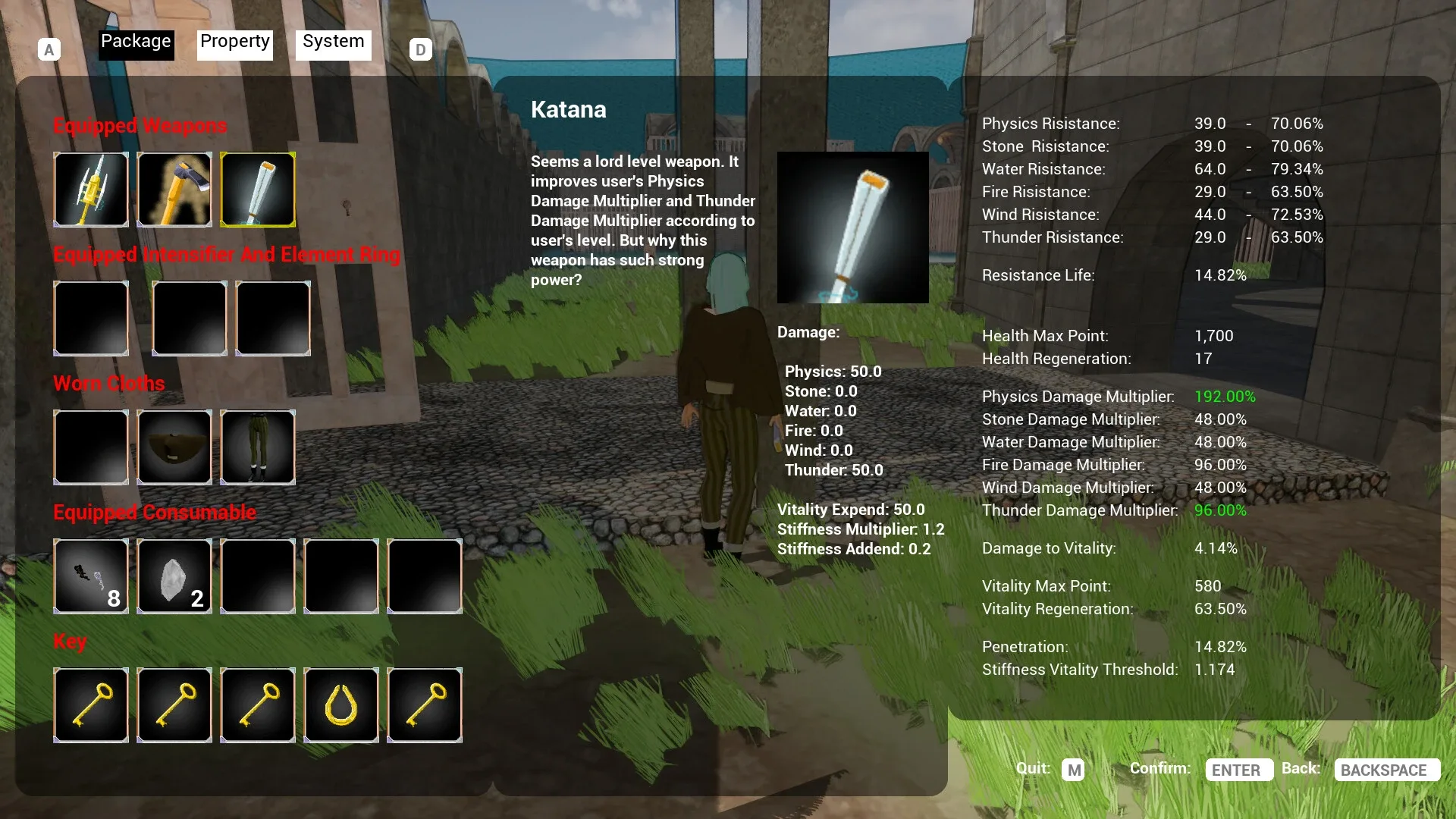Select the feather consumable with count 8
The width and height of the screenshot is (1456, 819).
[91, 576]
